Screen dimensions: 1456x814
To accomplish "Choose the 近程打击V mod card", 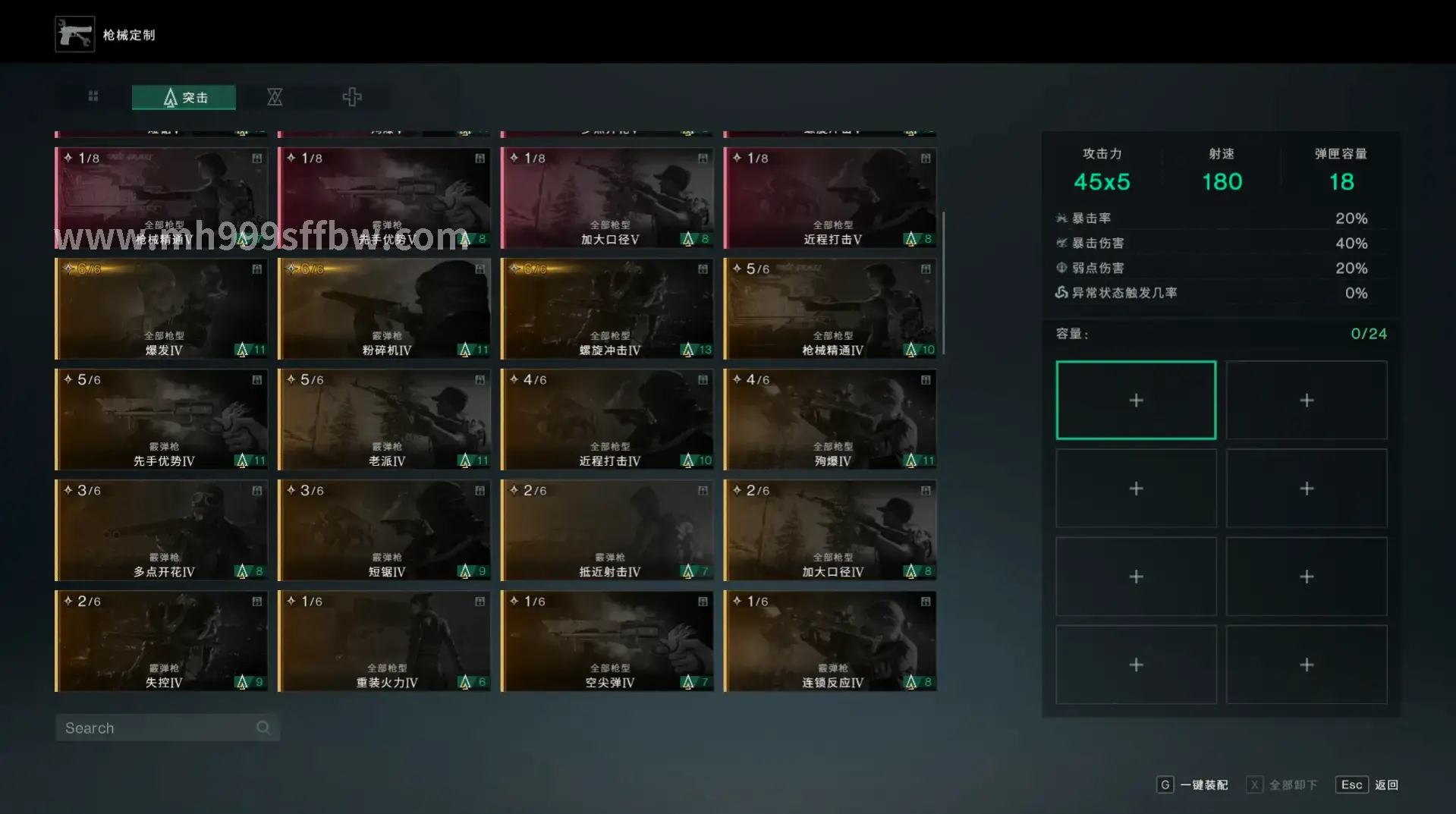I will (830, 199).
